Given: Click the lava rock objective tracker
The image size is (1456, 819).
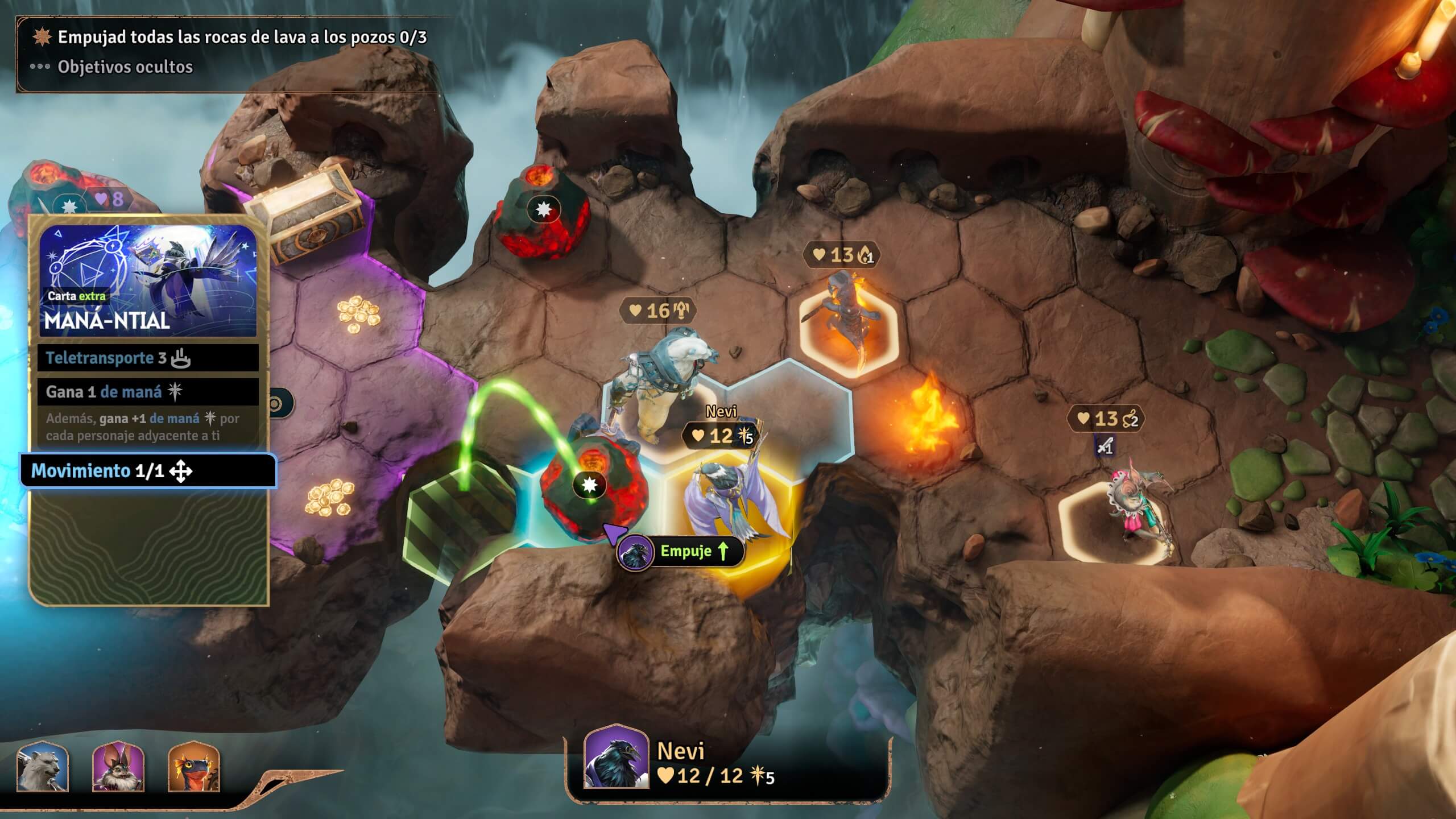Looking at the screenshot, I should coord(242,38).
